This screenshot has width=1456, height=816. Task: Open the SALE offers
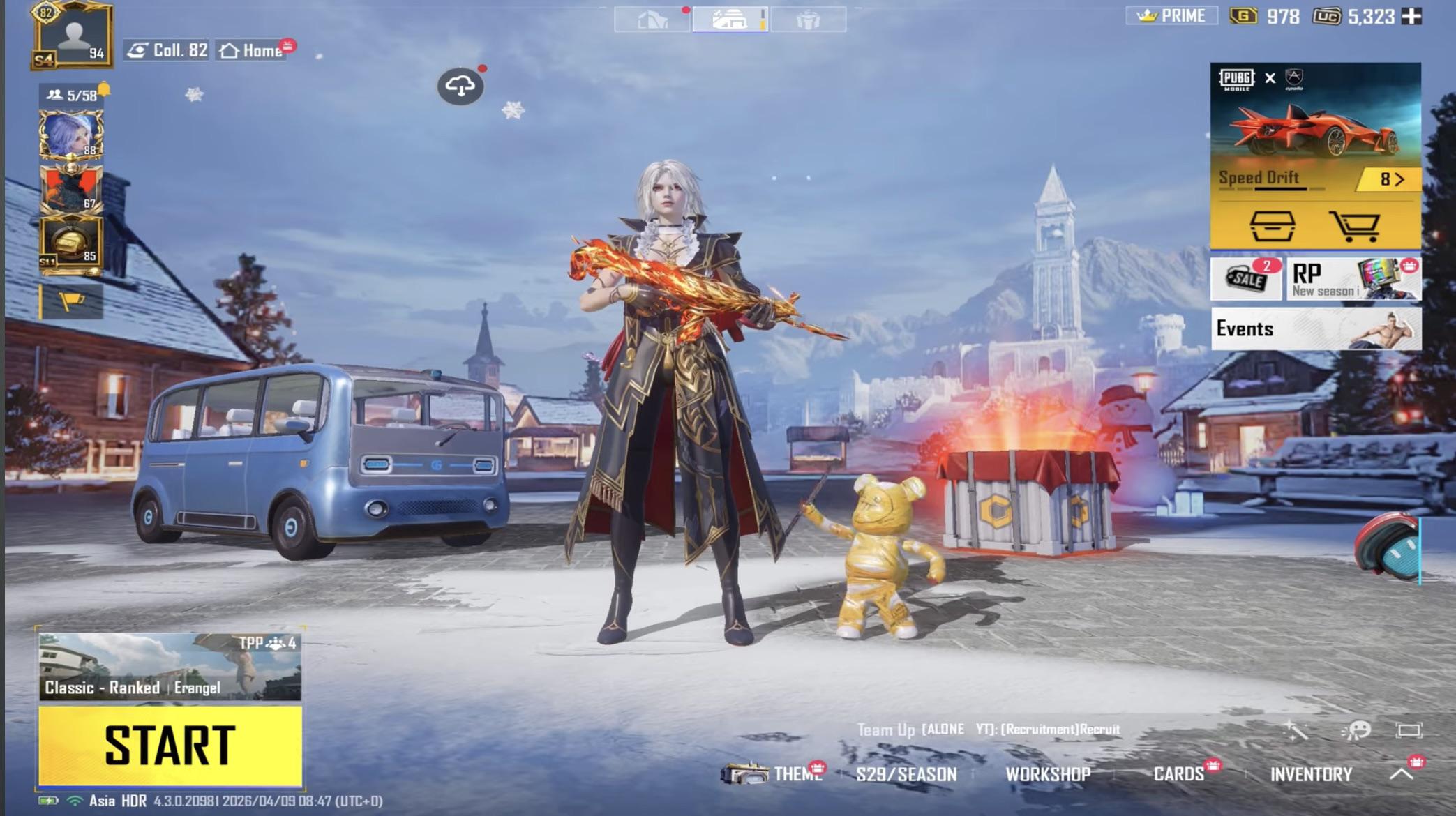click(x=1246, y=279)
